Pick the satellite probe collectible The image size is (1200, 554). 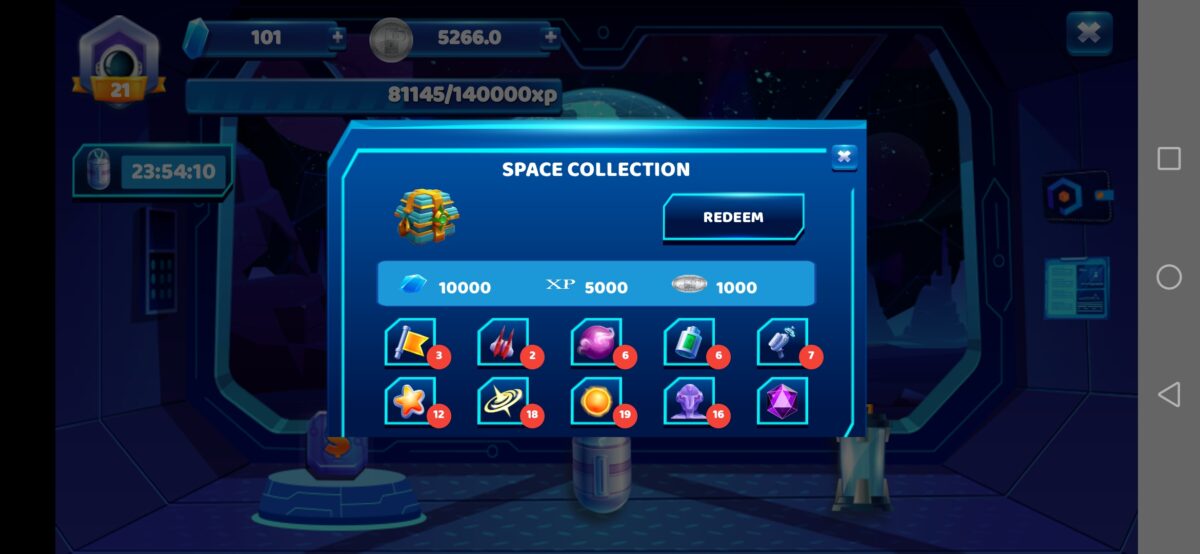(x=782, y=343)
